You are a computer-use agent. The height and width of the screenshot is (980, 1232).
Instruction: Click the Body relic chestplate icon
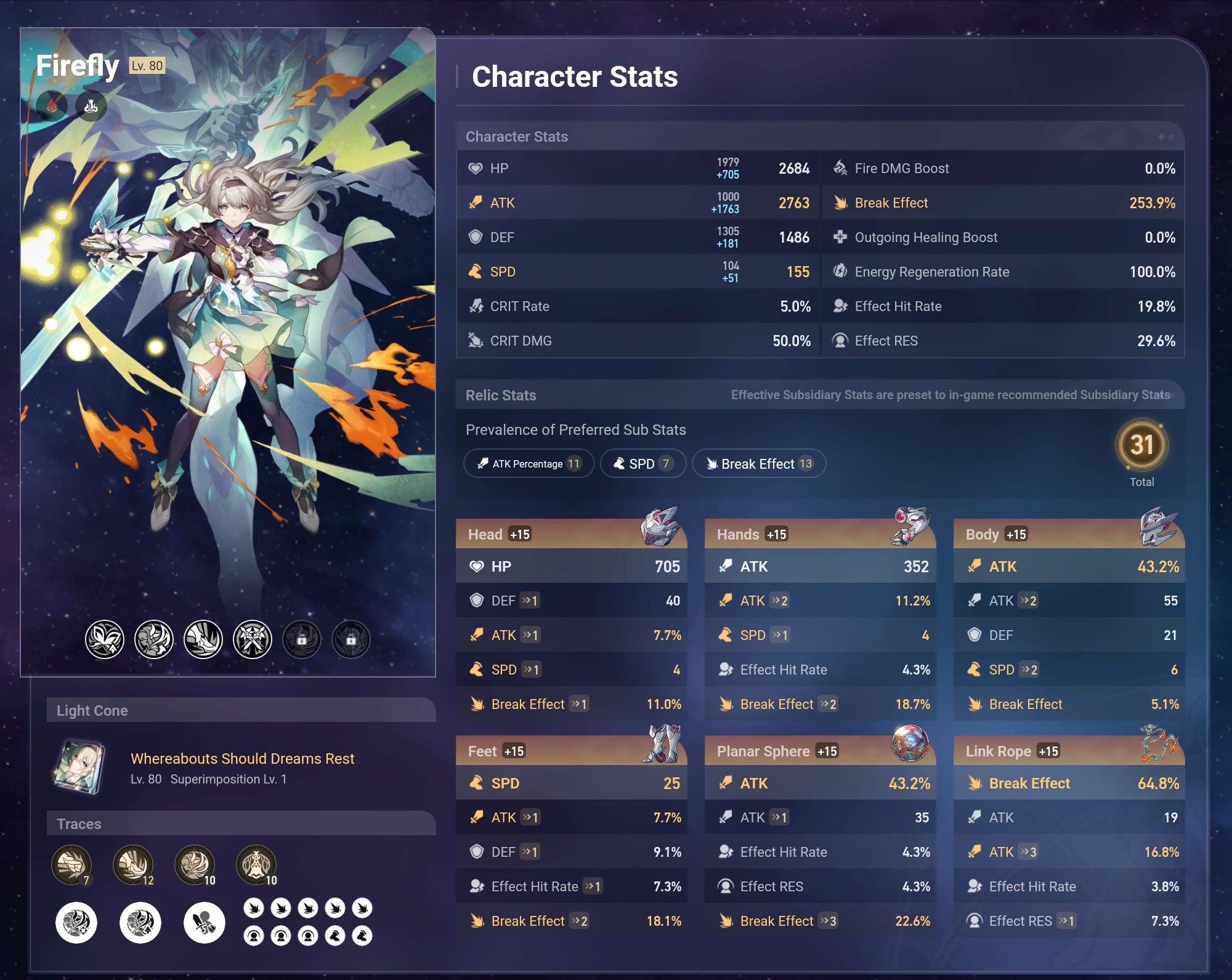point(1159,529)
